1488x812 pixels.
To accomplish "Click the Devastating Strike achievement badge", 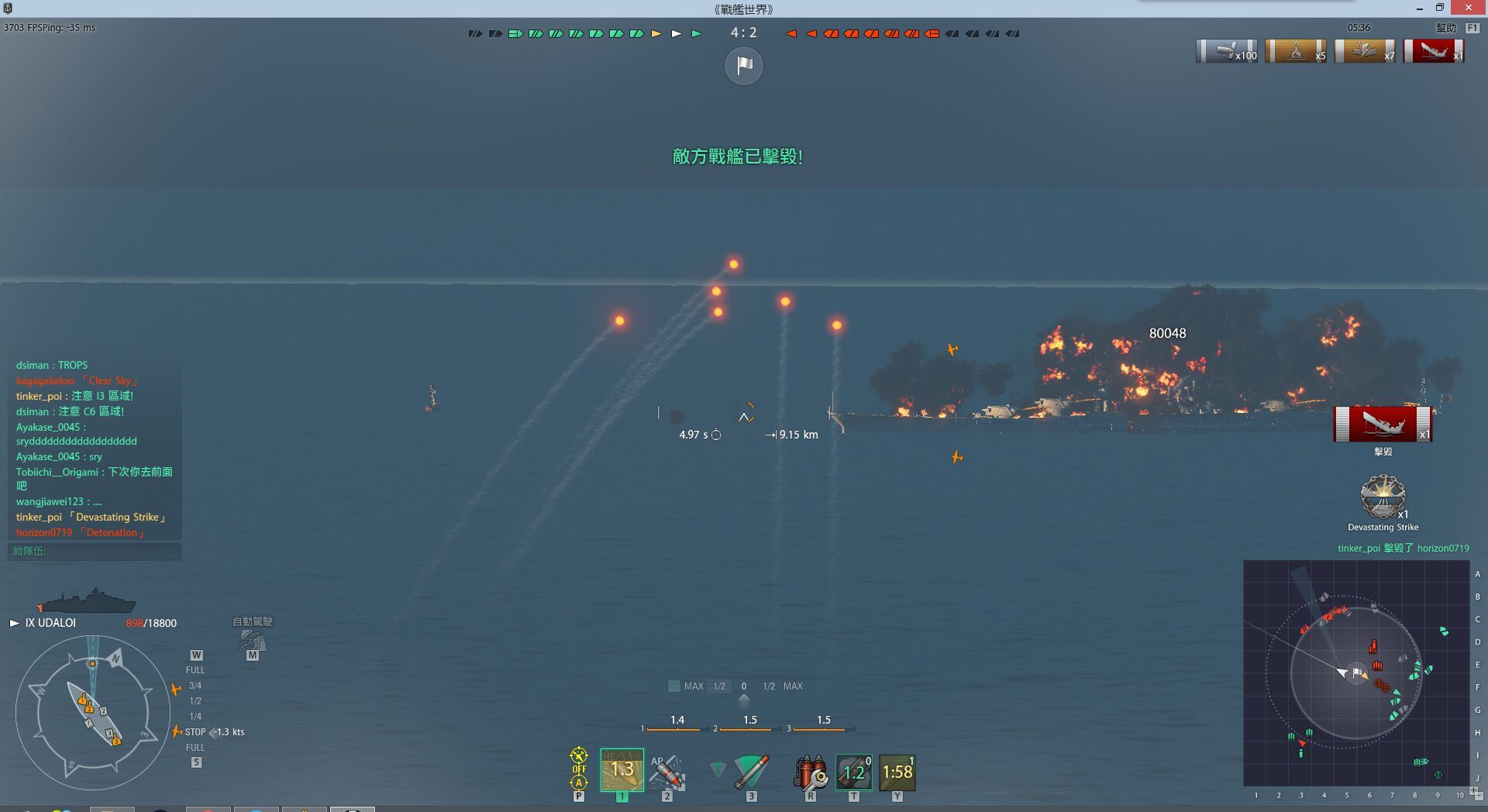I will click(1383, 497).
